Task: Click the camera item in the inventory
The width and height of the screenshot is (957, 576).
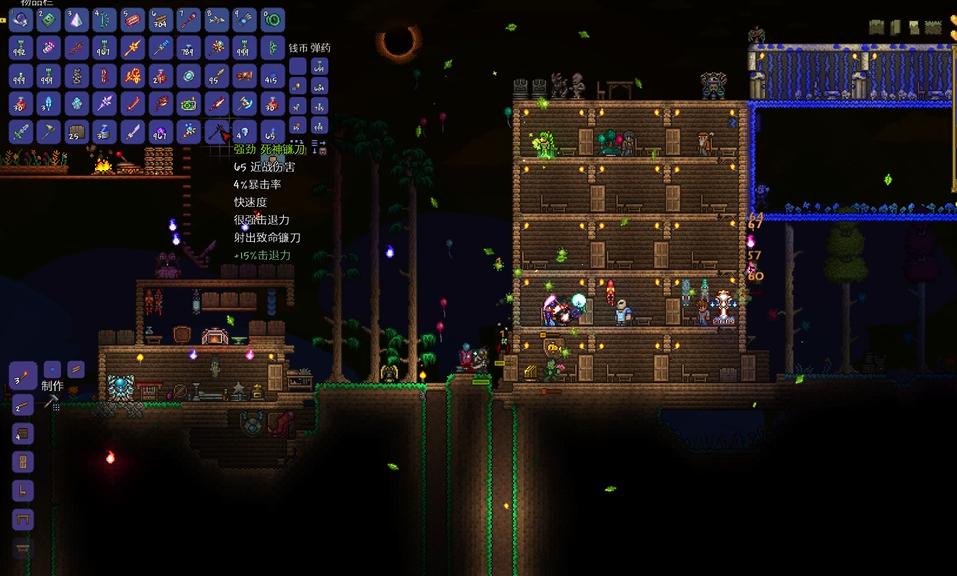Action: tap(189, 103)
